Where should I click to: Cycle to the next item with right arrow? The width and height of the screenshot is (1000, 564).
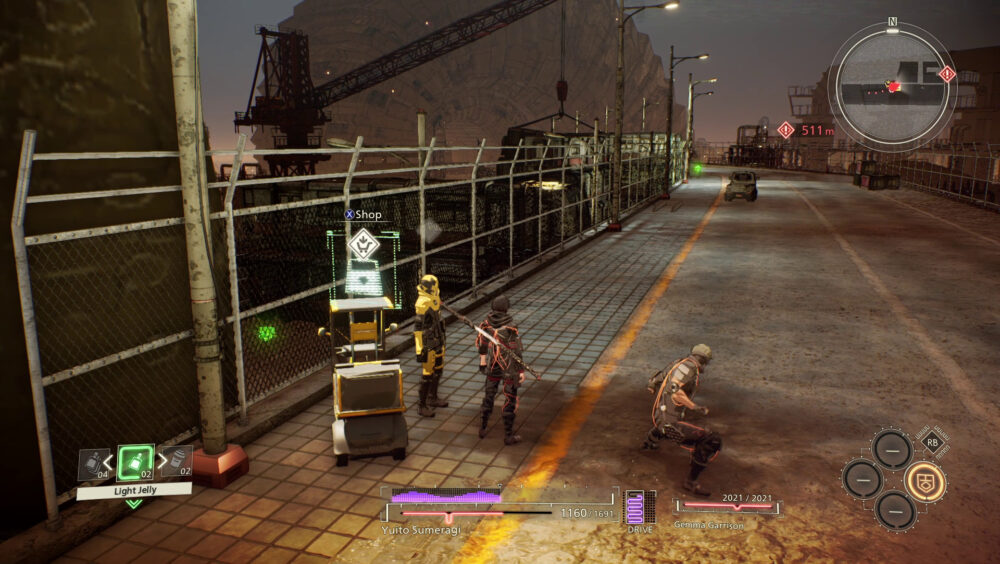160,462
